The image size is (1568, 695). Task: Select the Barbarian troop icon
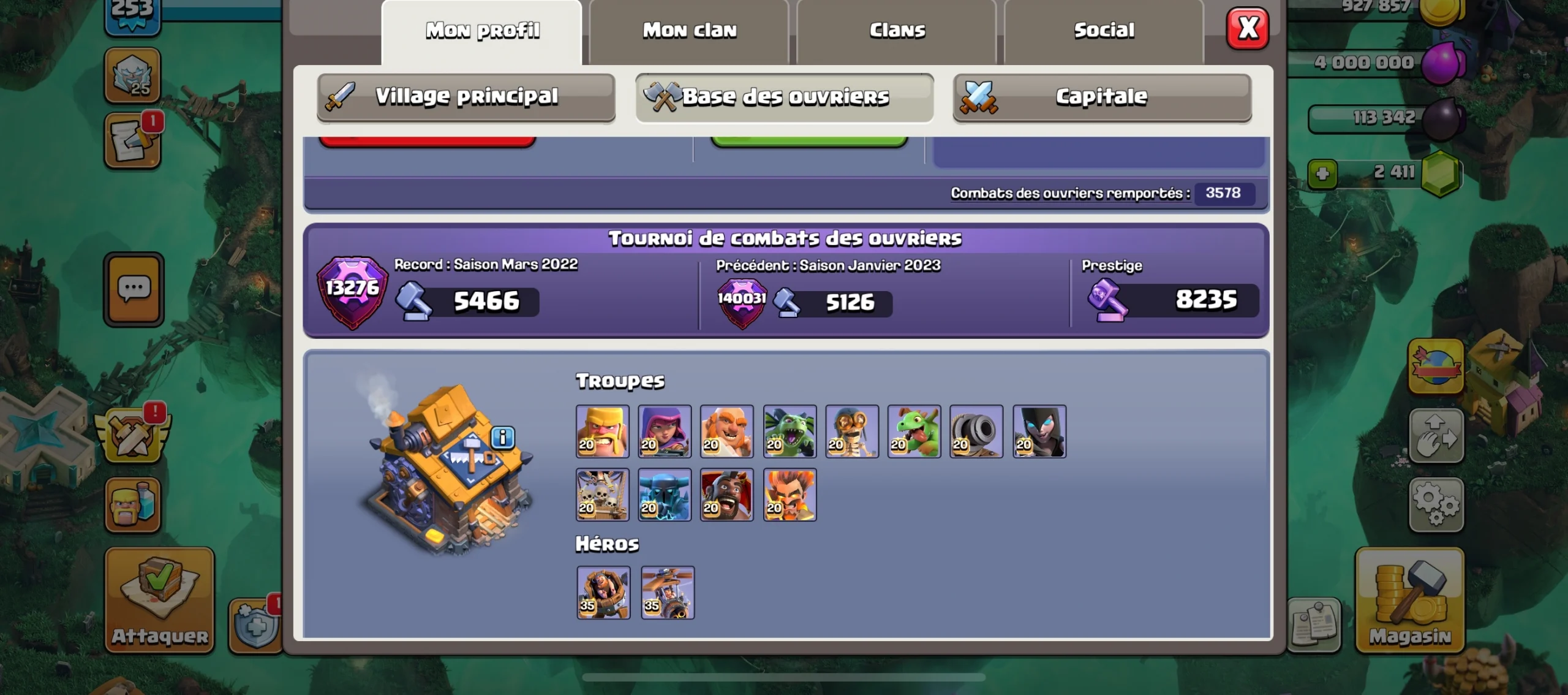tap(602, 432)
